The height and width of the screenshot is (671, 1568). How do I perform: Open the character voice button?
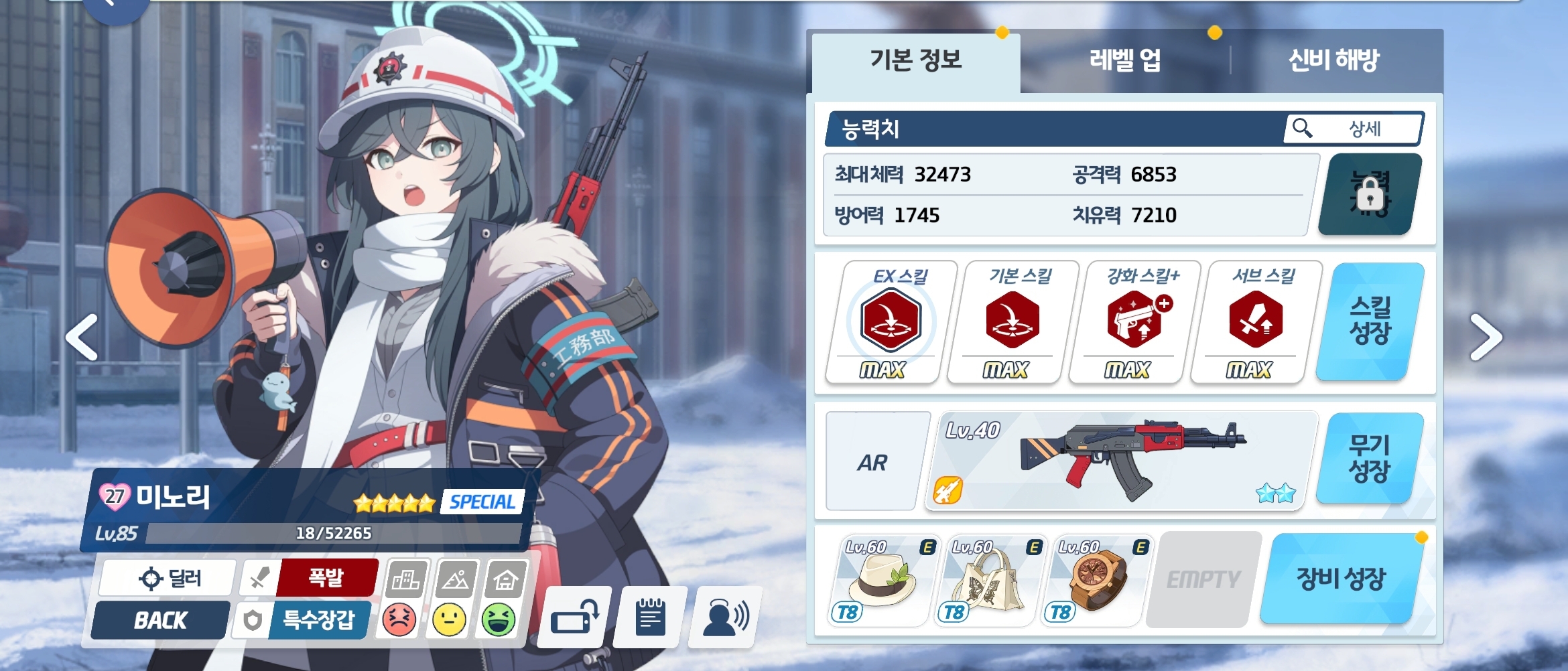point(725,617)
